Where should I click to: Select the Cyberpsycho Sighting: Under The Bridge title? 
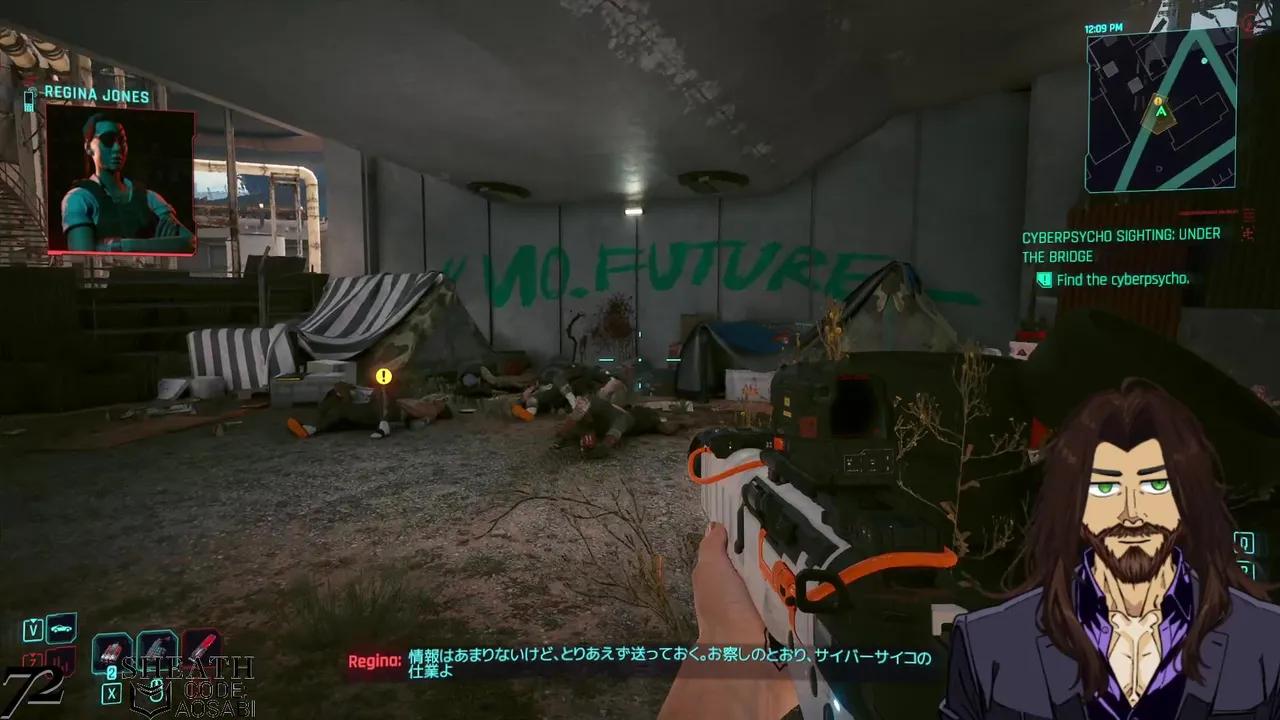pyautogui.click(x=1120, y=244)
